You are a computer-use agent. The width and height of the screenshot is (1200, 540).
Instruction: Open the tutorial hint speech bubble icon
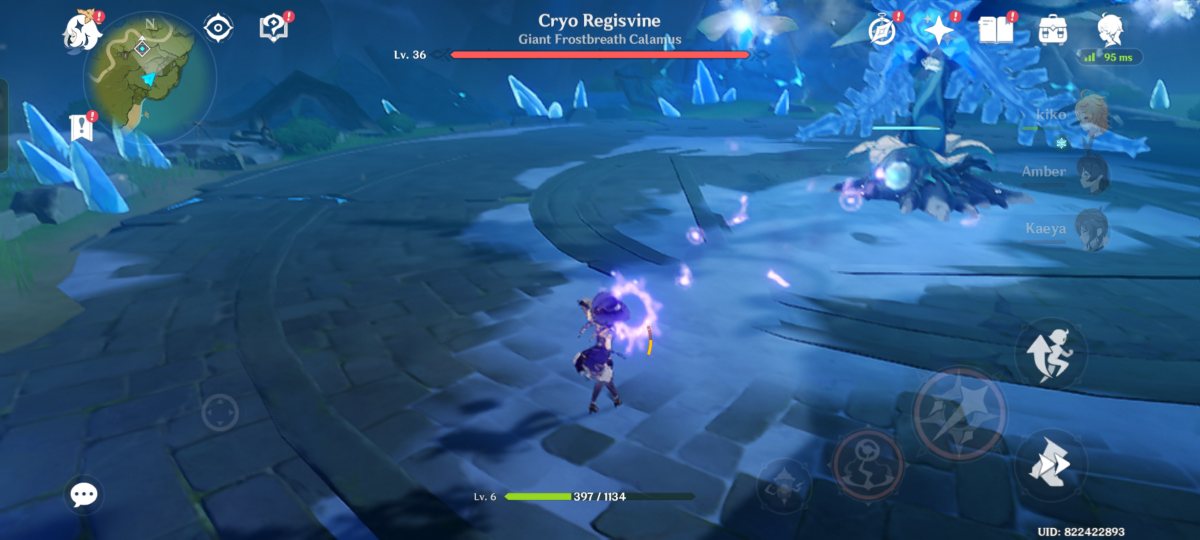[273, 28]
